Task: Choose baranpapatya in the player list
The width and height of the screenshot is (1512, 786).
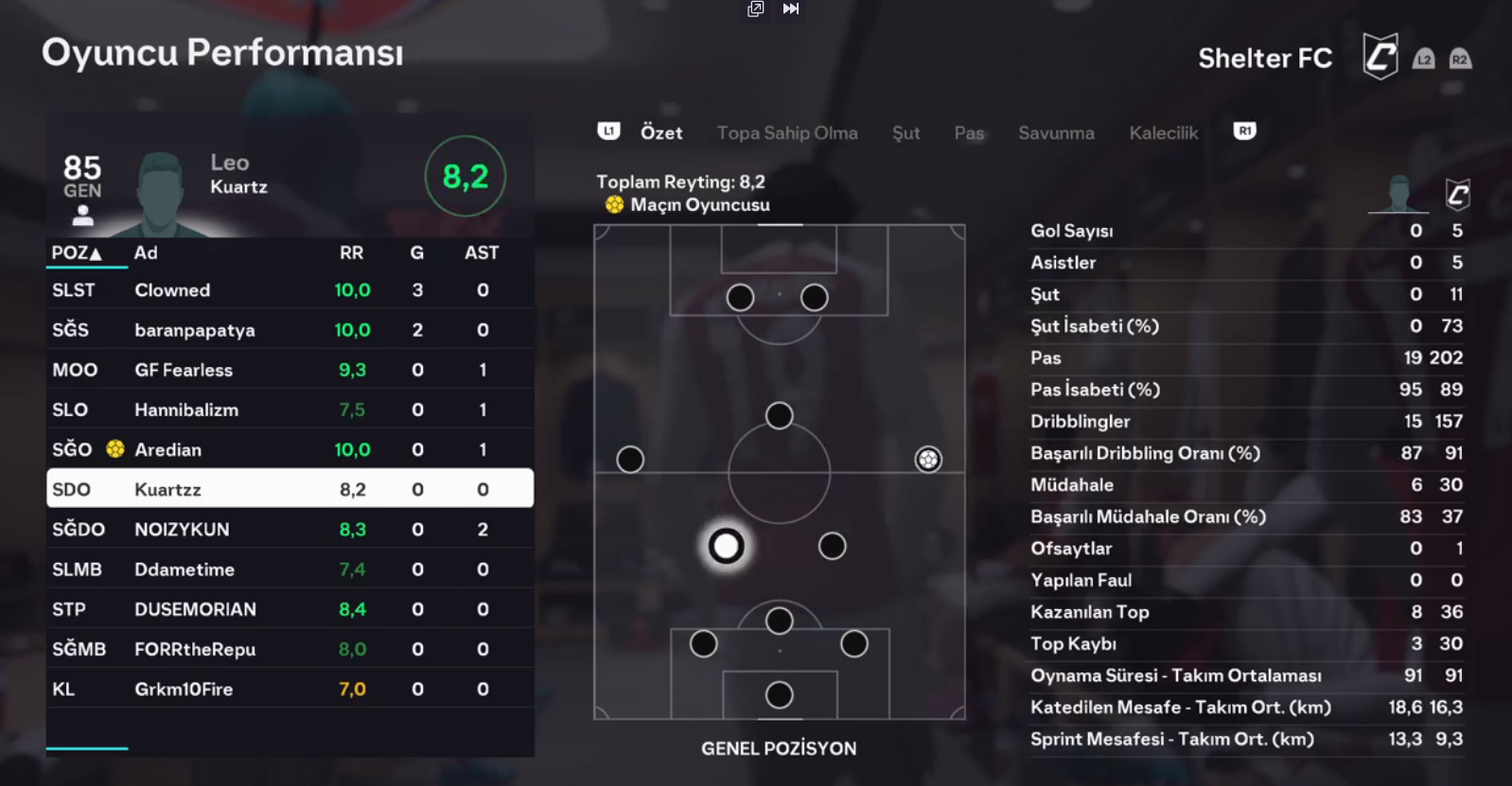Action: (x=290, y=330)
